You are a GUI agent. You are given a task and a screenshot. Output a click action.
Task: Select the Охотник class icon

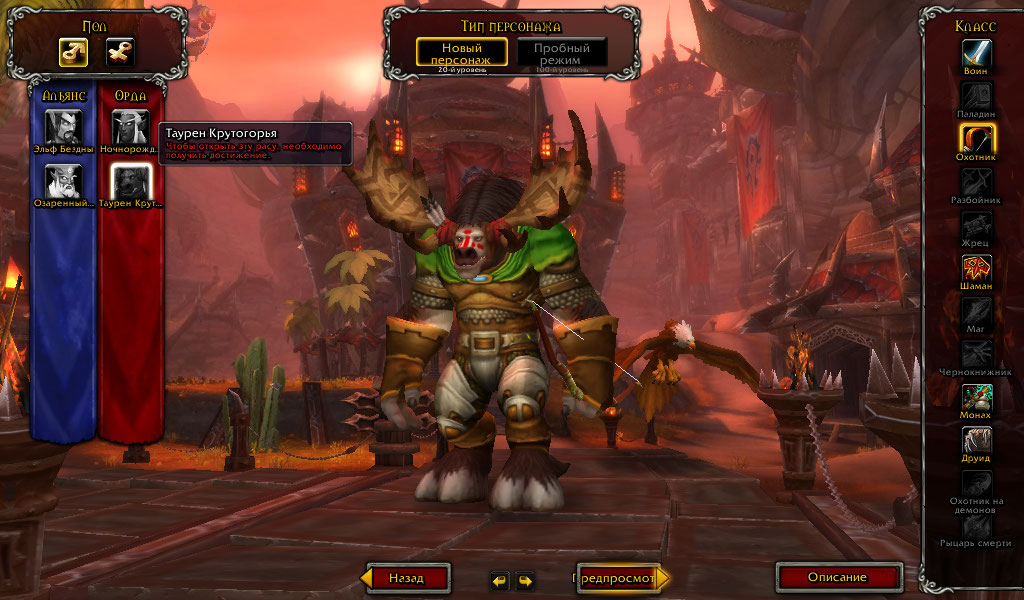tap(977, 138)
